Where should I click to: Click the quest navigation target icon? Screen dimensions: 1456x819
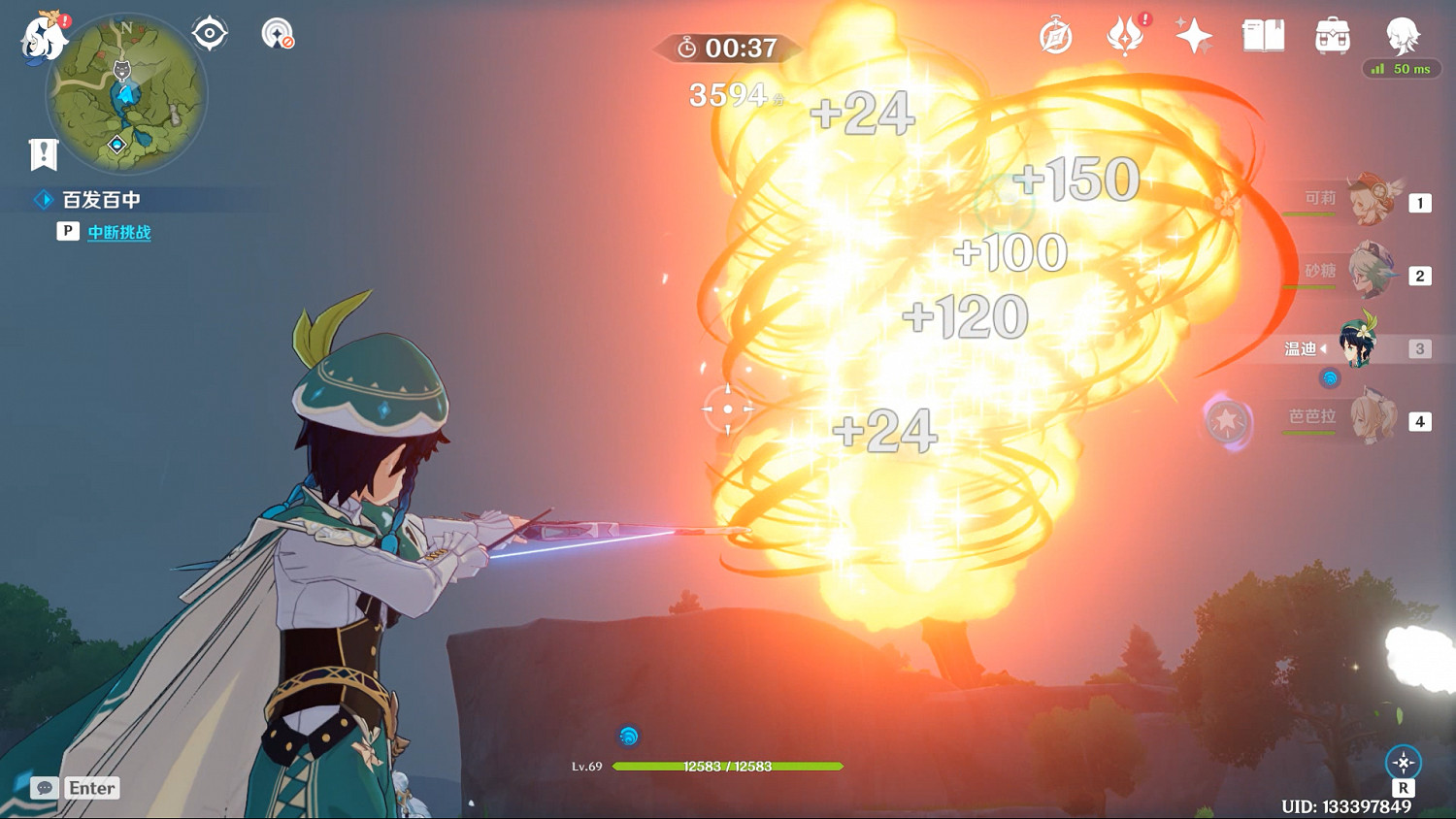pyautogui.click(x=210, y=34)
